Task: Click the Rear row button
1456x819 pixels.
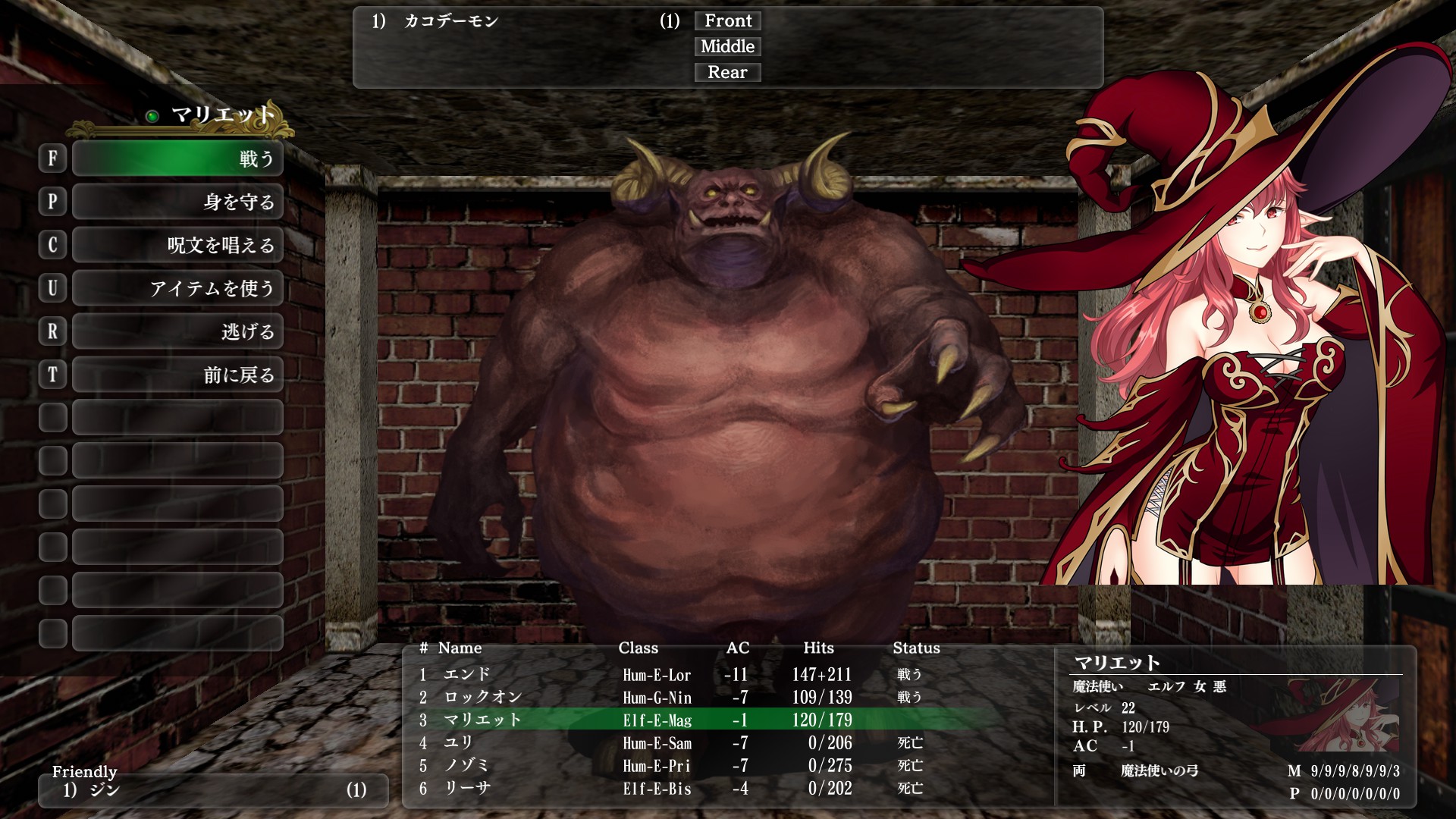Action: [x=727, y=73]
